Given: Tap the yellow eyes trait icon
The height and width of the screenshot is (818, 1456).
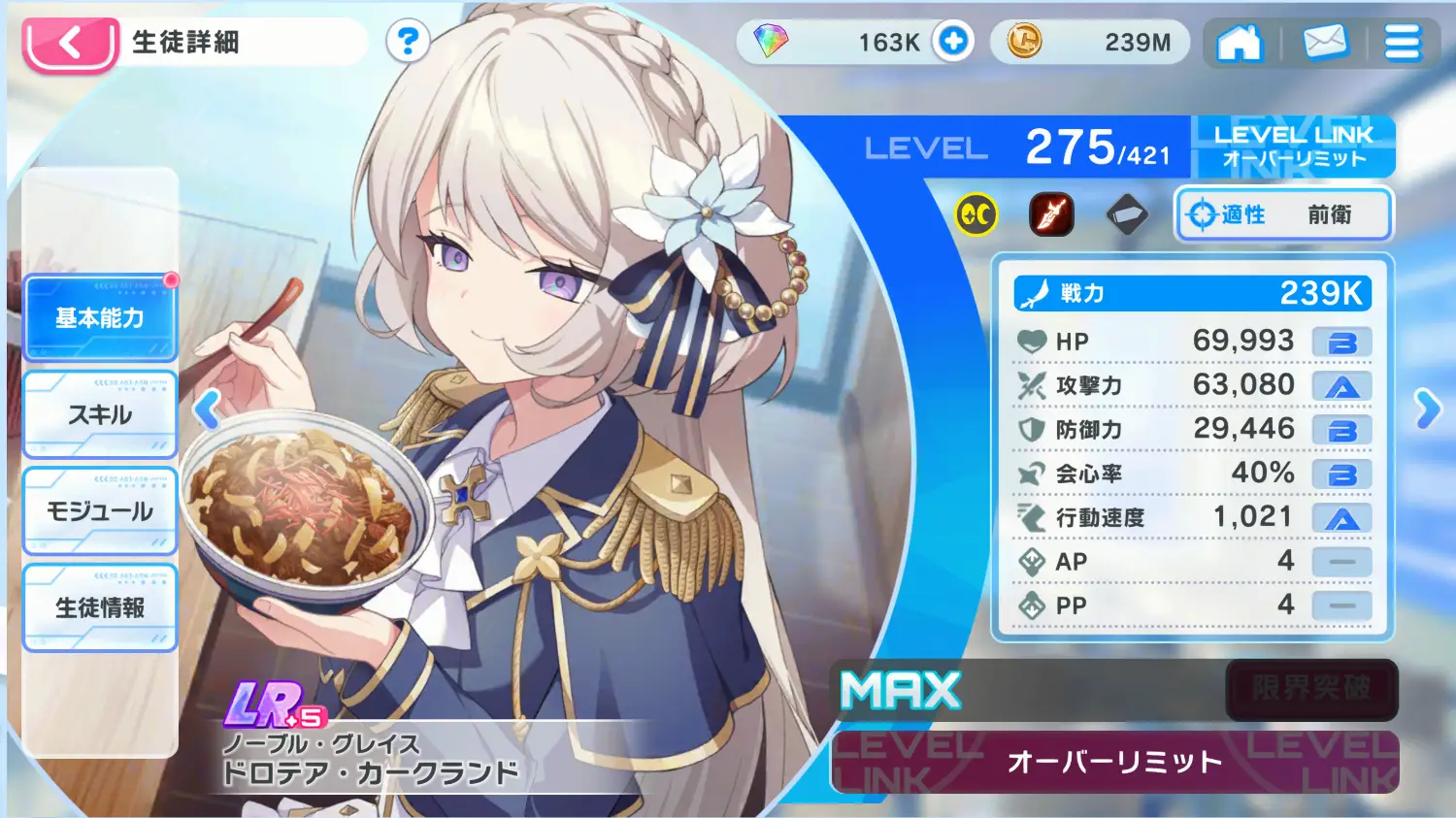Looking at the screenshot, I should tap(976, 214).
